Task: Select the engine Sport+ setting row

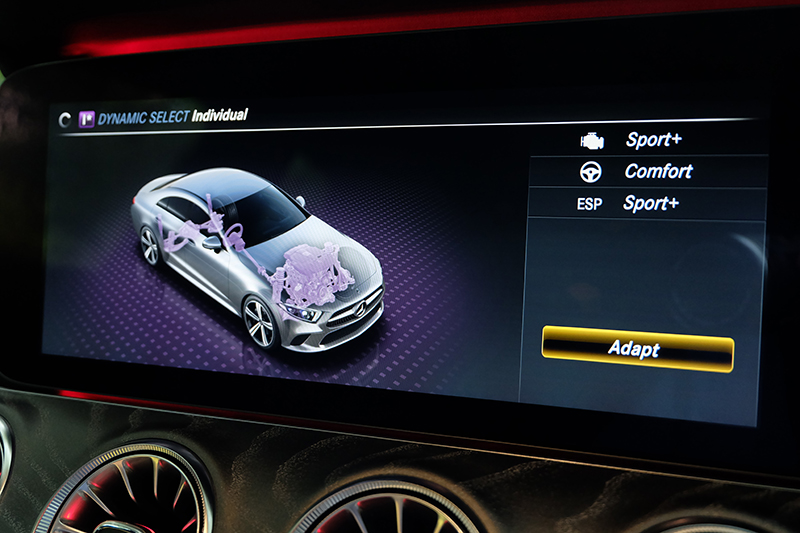Action: (x=646, y=140)
